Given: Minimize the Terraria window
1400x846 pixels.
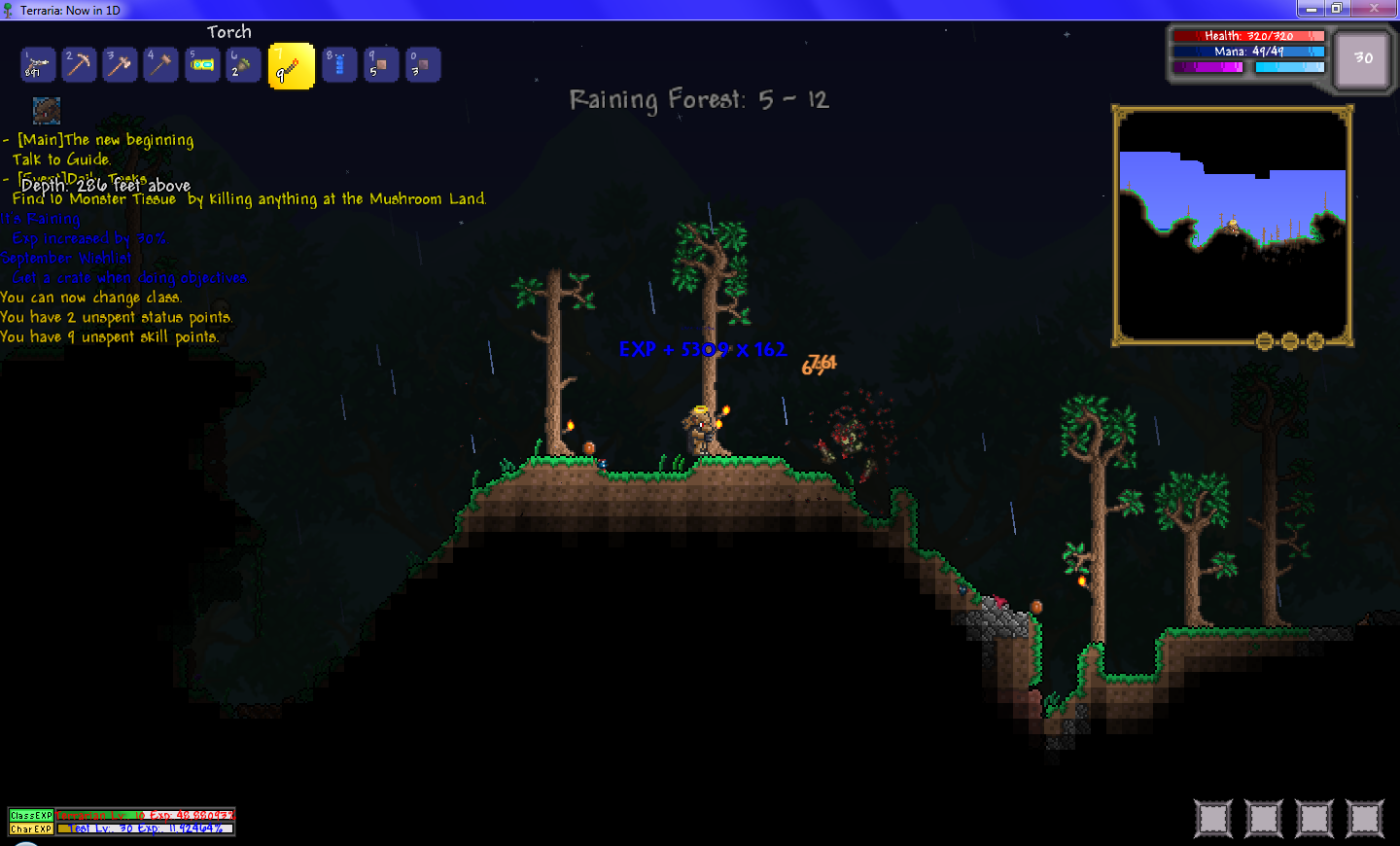Looking at the screenshot, I should click(1311, 9).
